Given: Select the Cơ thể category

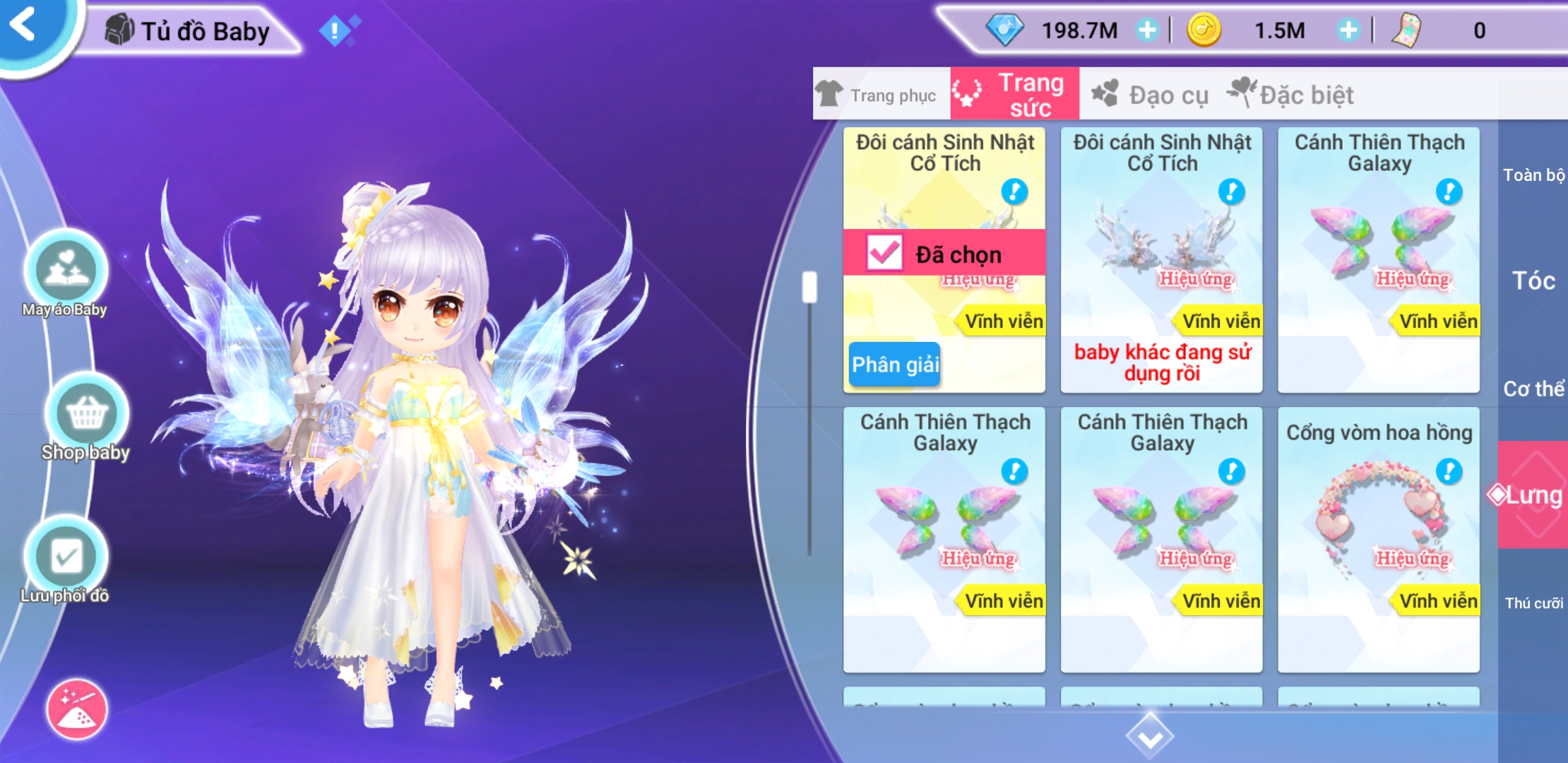Looking at the screenshot, I should 1533,389.
